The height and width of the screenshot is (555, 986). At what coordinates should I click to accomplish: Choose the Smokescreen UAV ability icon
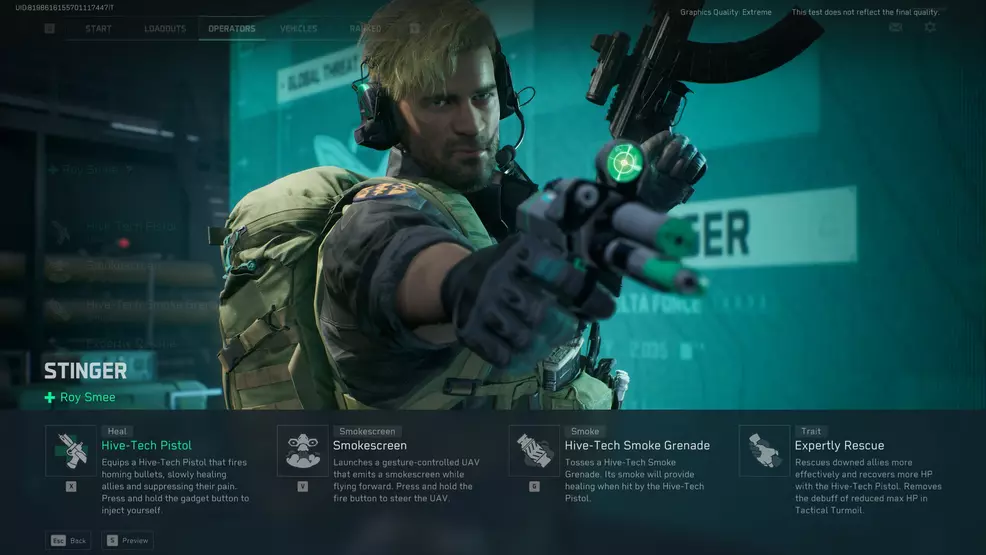[302, 451]
